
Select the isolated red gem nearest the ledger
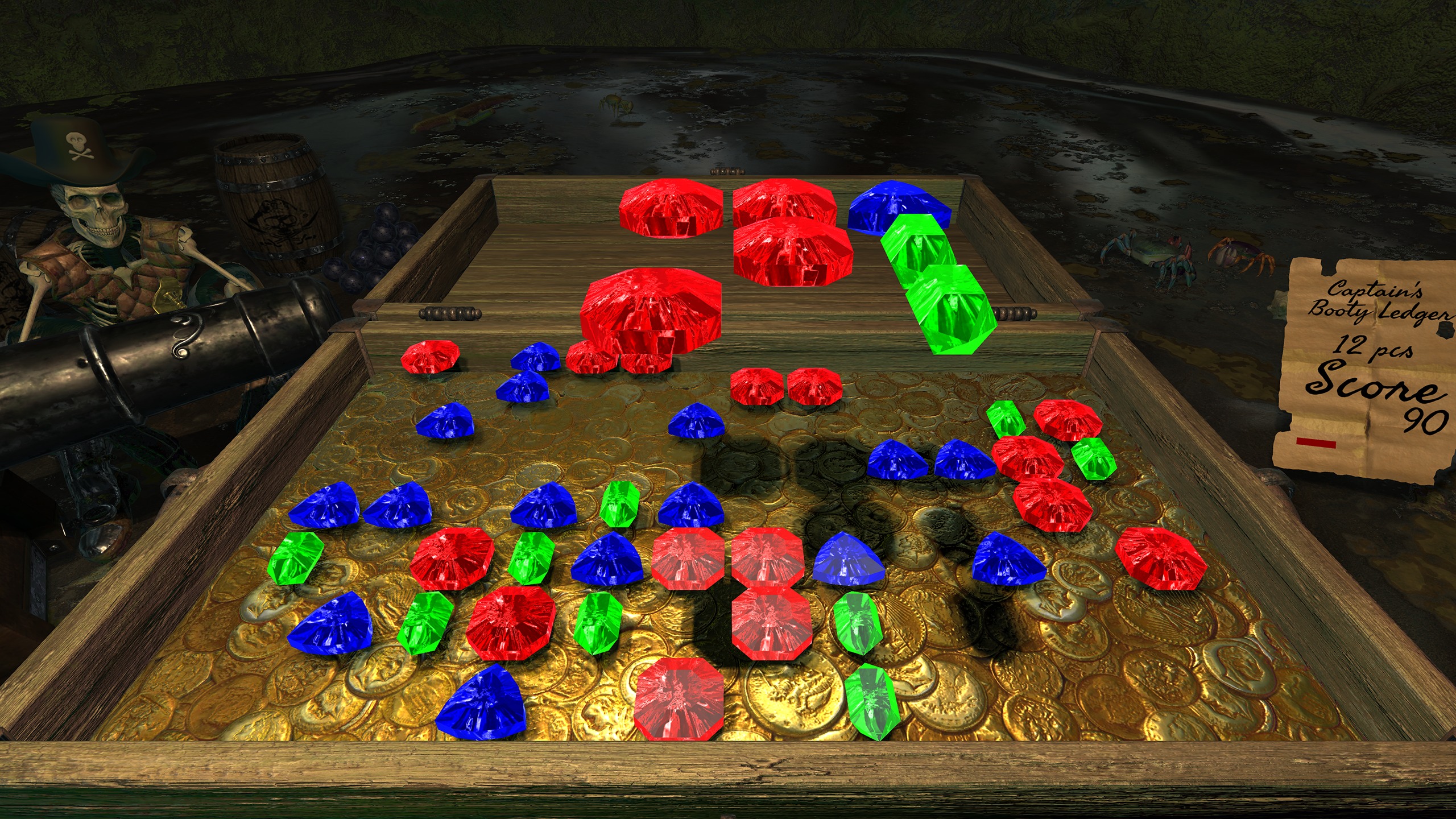pos(1160,557)
